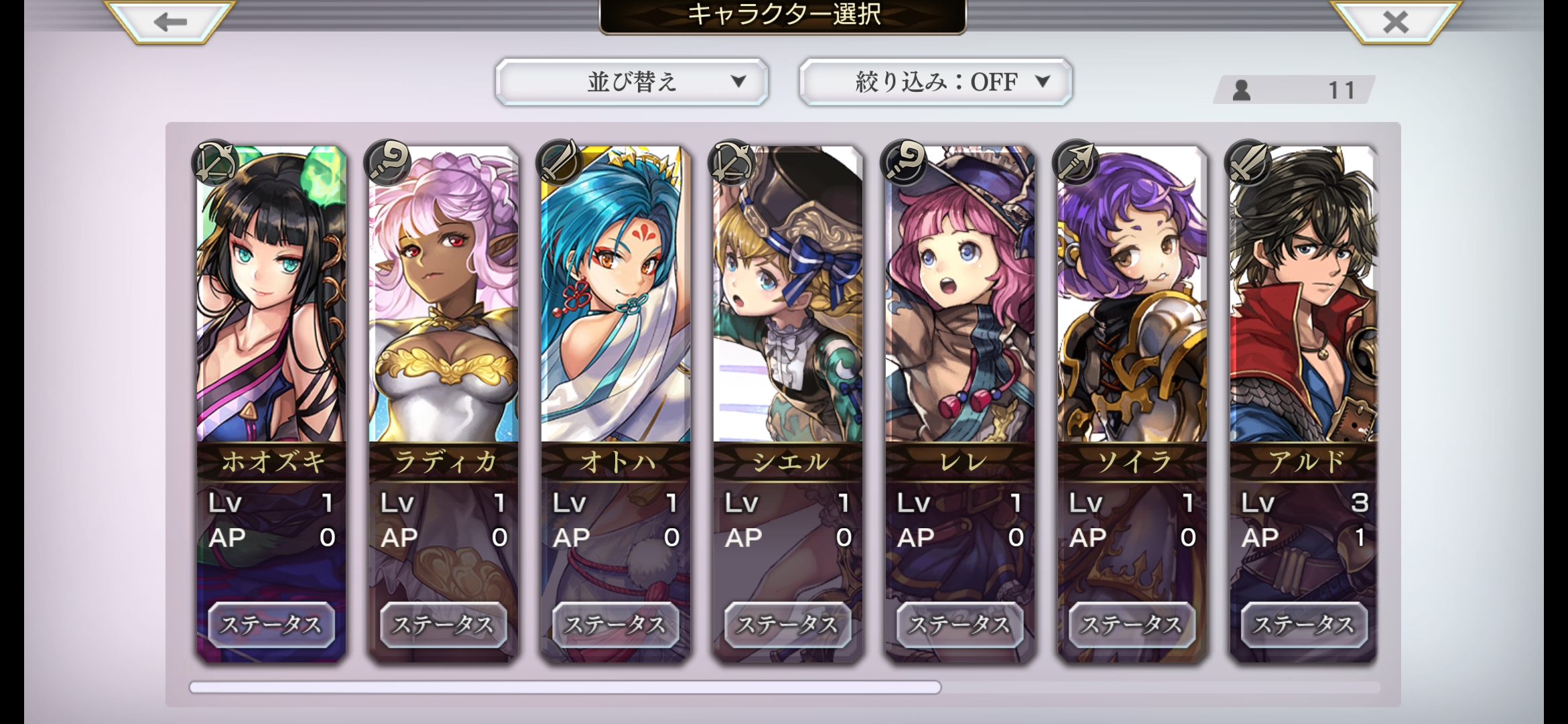Show オトハ's ステータス details
1568x724 pixels.
(x=615, y=625)
